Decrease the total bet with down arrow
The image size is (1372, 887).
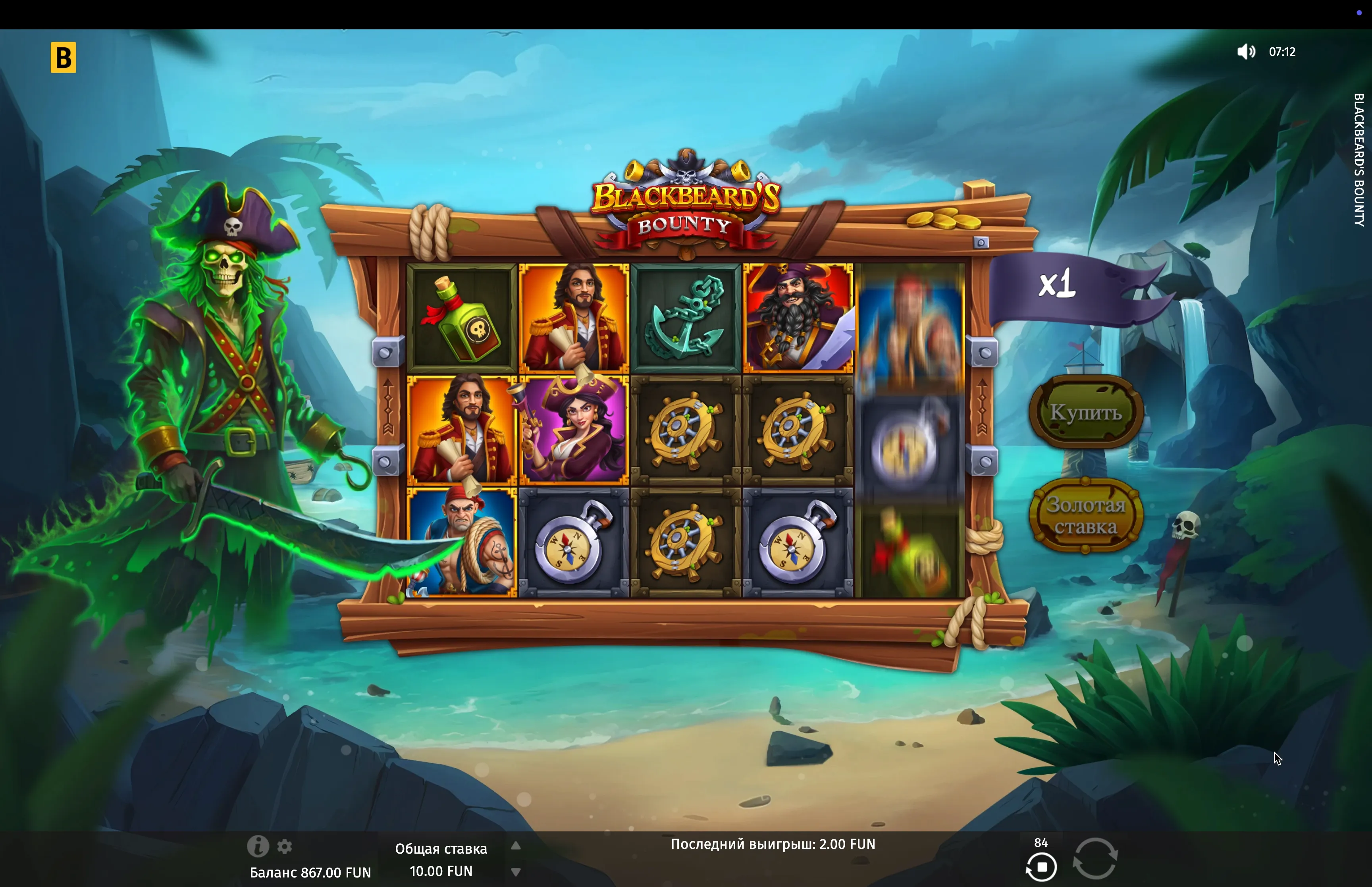pos(516,872)
